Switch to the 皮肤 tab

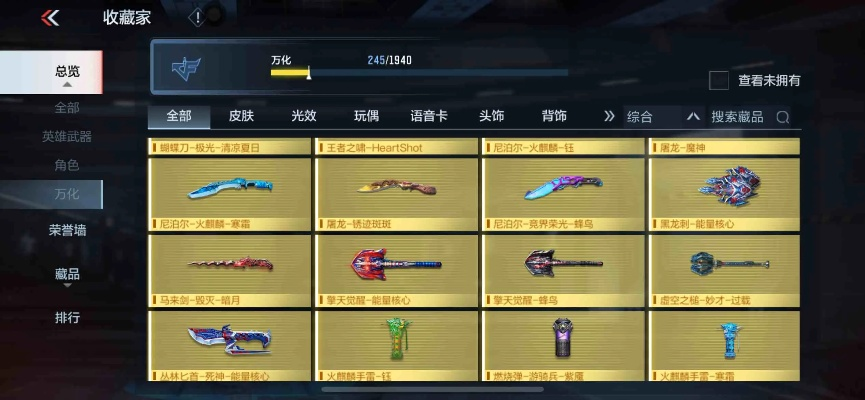click(241, 116)
